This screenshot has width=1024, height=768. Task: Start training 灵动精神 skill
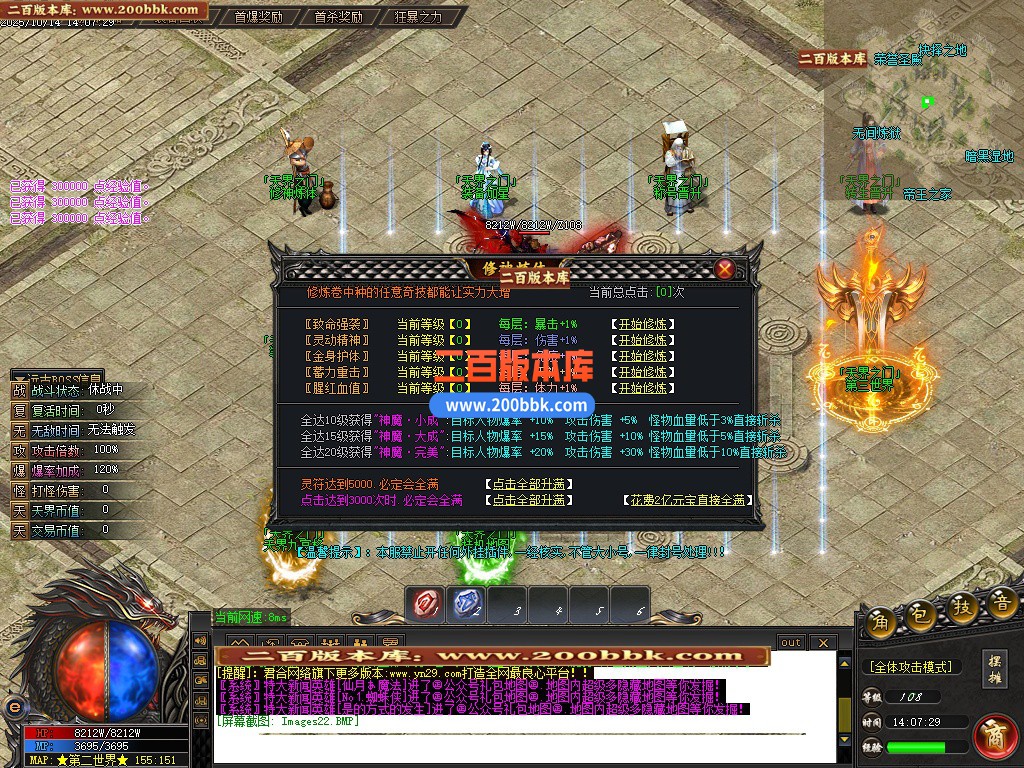641,340
